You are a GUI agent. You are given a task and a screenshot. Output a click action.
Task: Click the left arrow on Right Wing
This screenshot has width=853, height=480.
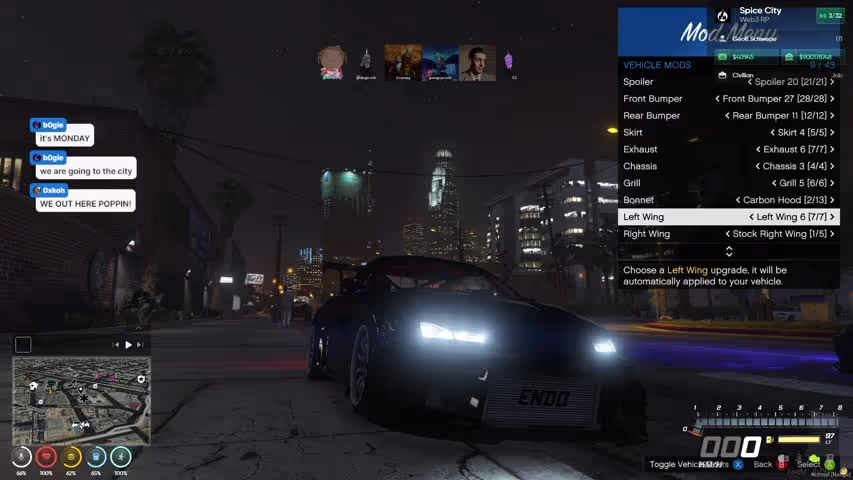pos(728,234)
